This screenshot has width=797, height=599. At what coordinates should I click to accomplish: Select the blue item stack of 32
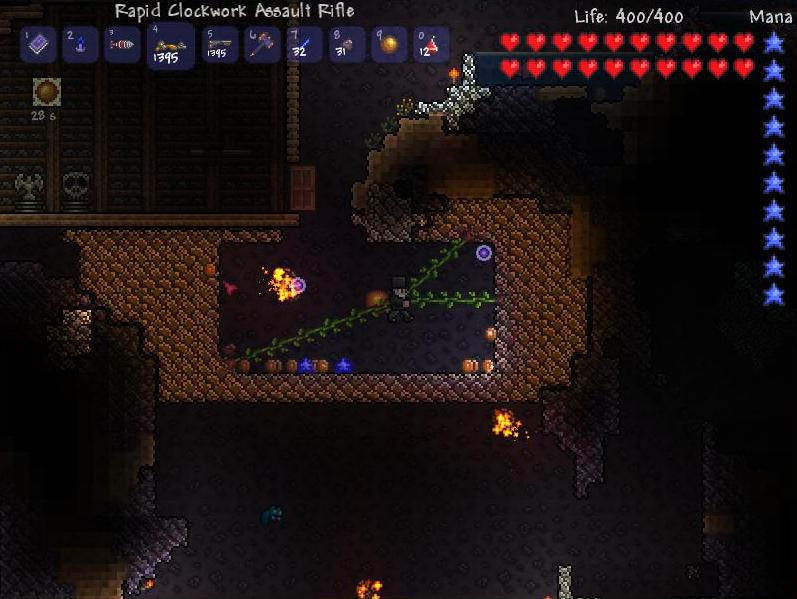tap(305, 45)
